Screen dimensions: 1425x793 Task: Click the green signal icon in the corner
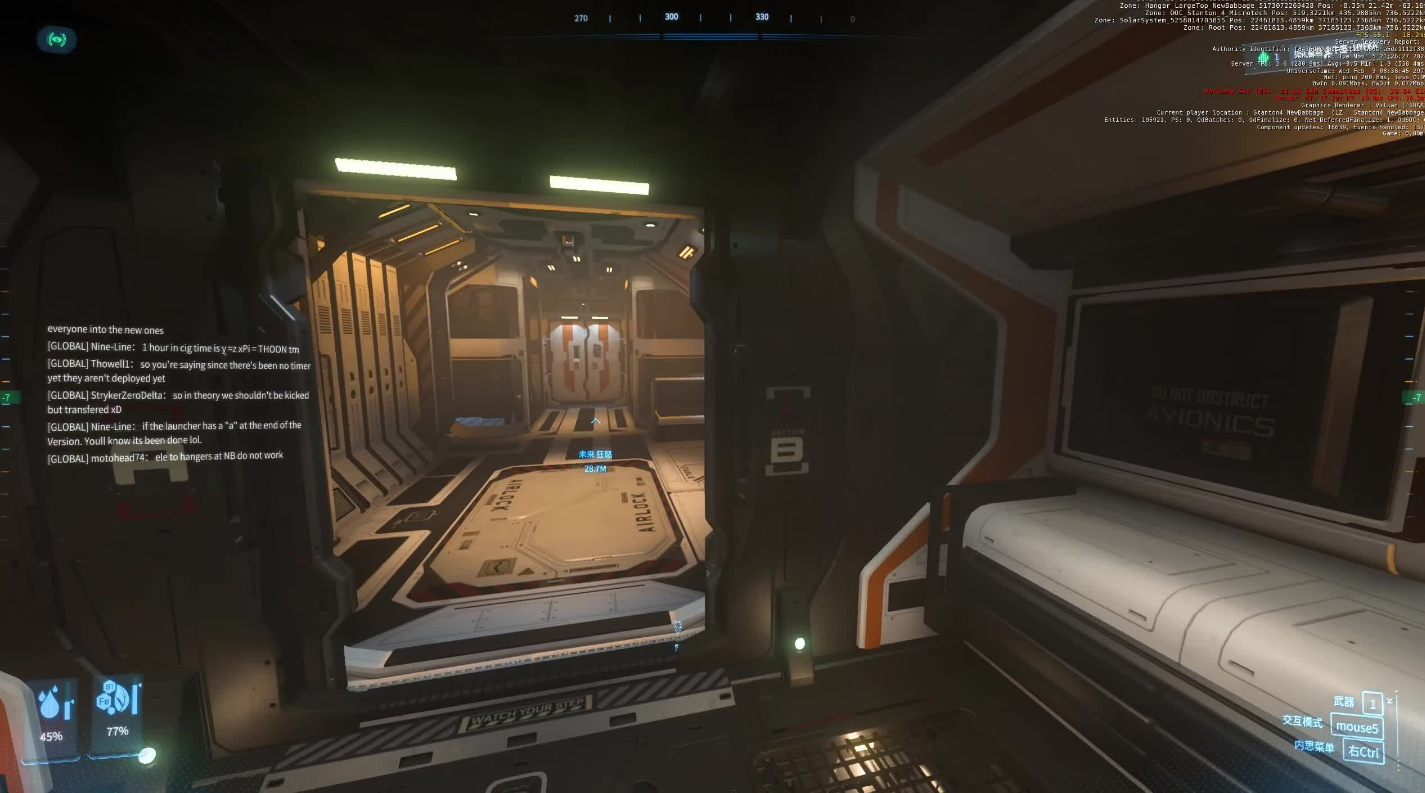coord(57,40)
